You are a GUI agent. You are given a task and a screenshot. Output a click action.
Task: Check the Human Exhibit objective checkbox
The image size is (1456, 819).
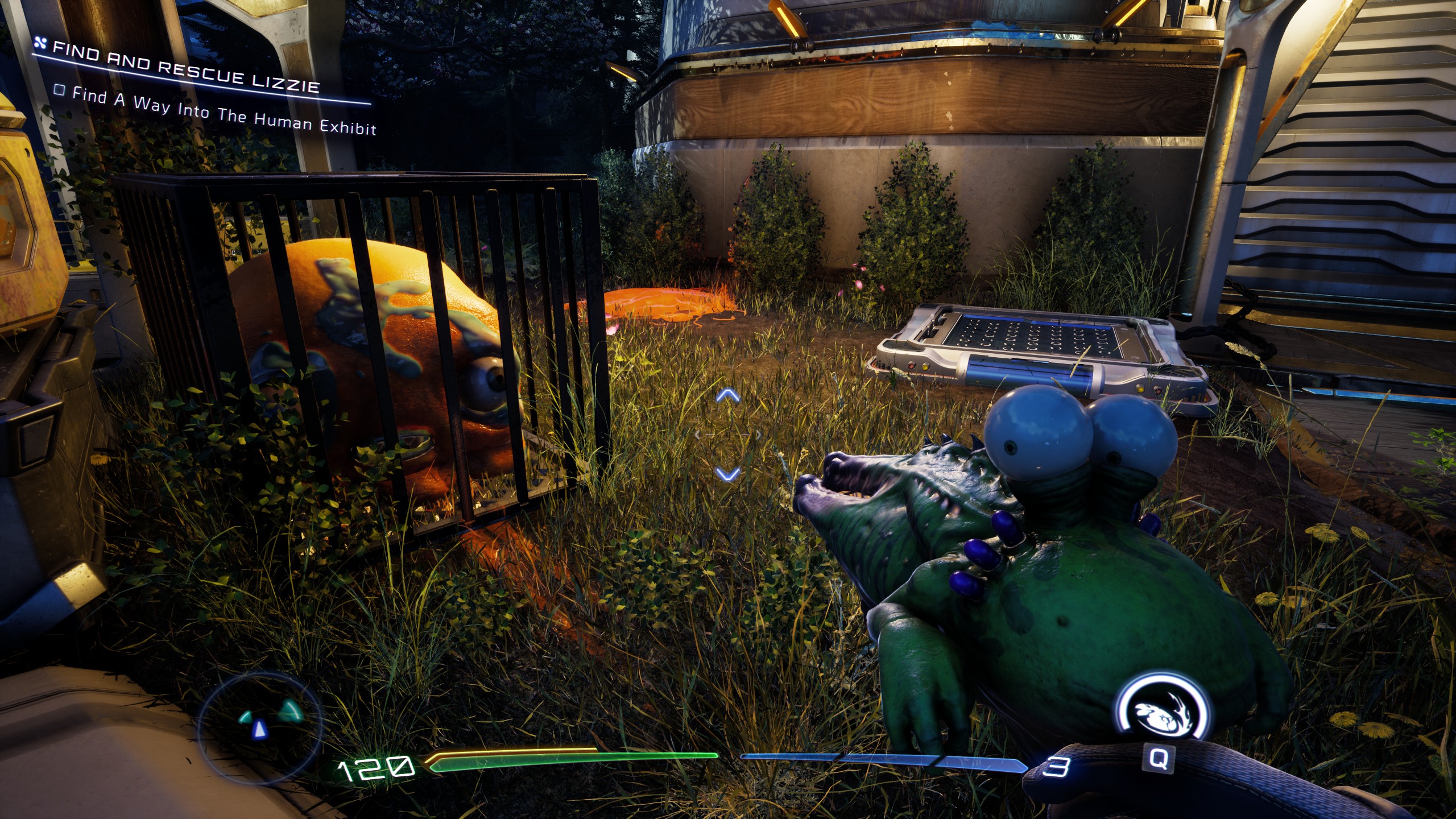(x=59, y=90)
